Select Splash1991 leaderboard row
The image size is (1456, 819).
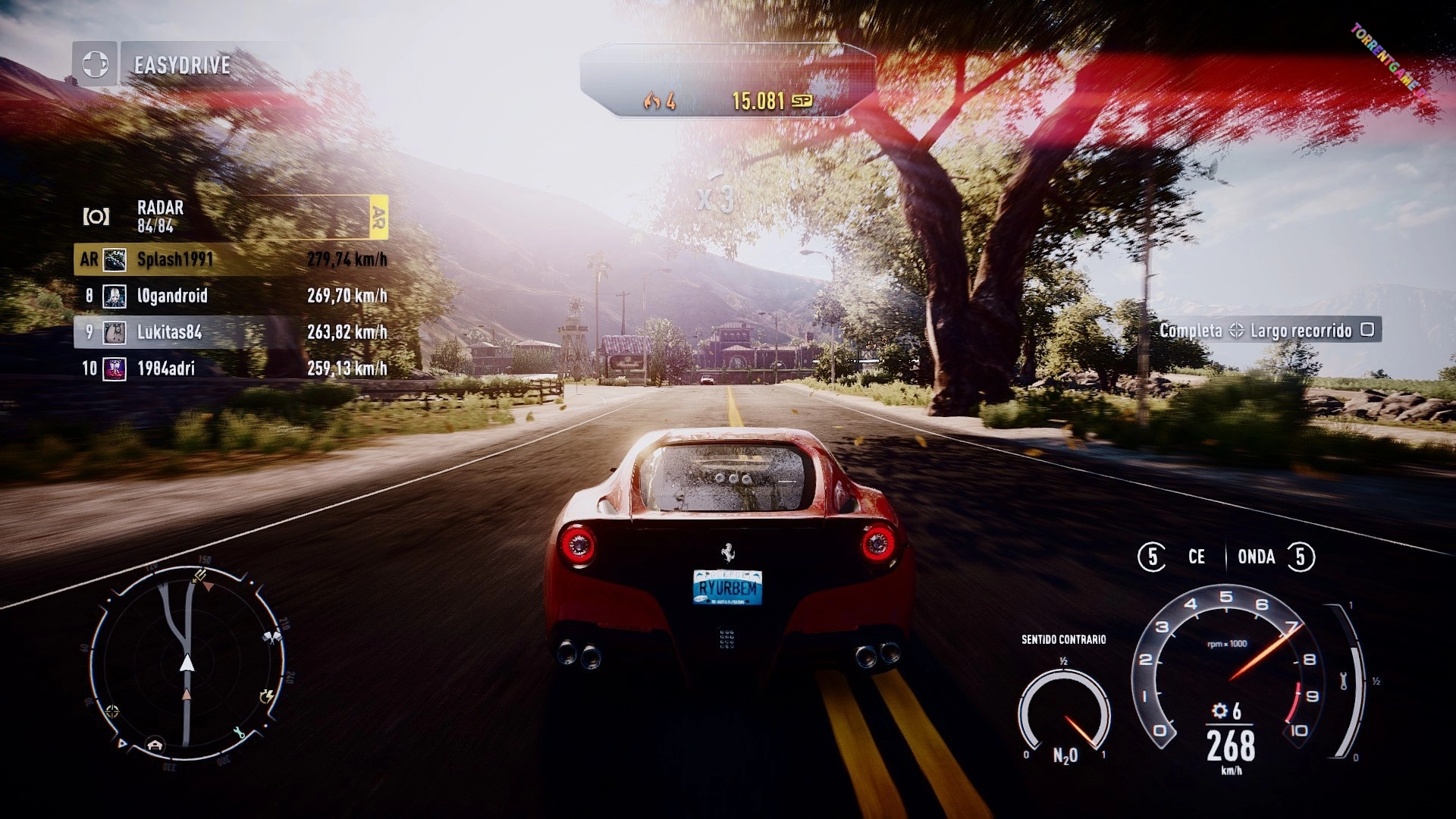tap(231, 259)
